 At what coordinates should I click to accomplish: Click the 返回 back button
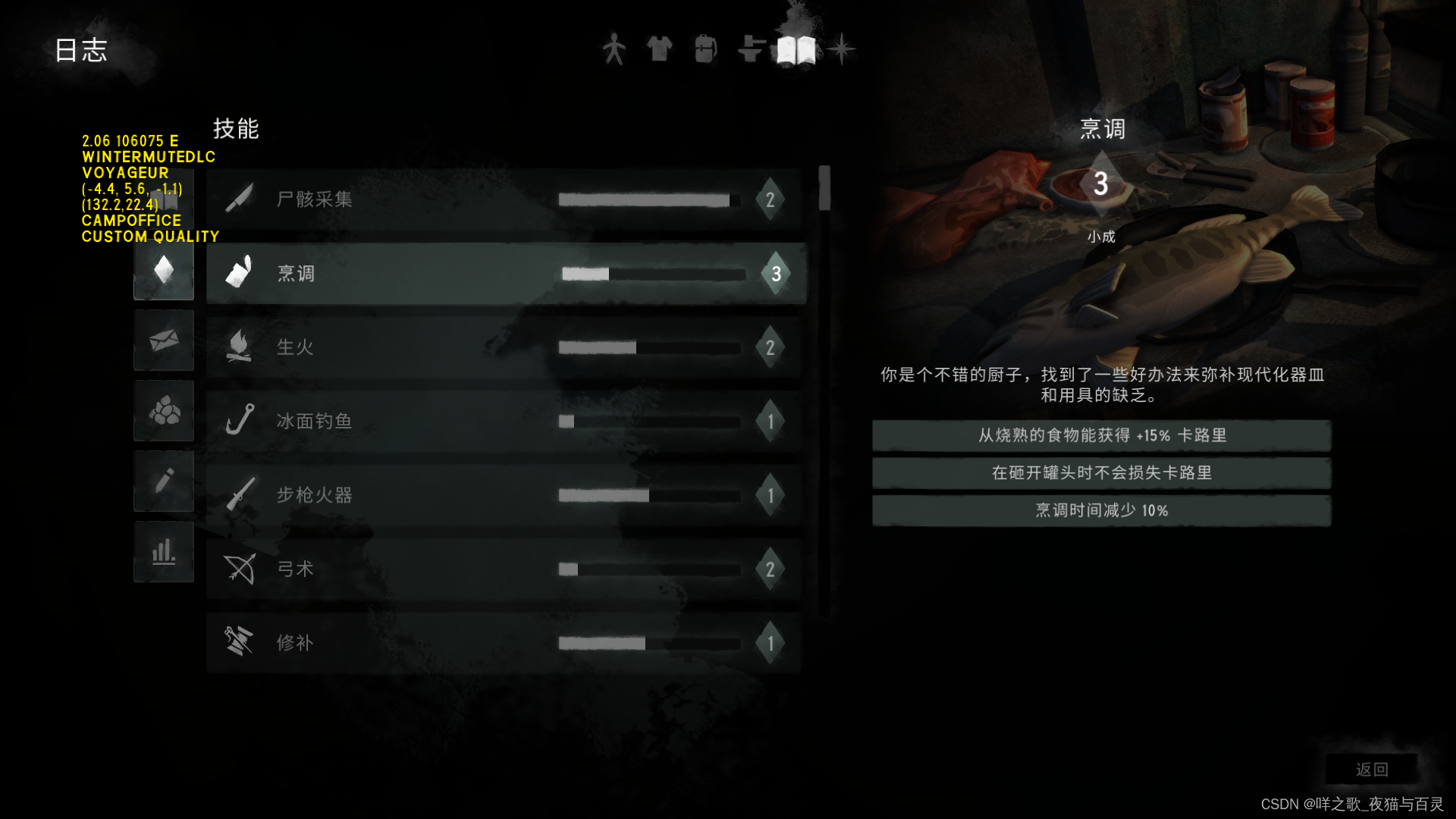(x=1371, y=770)
